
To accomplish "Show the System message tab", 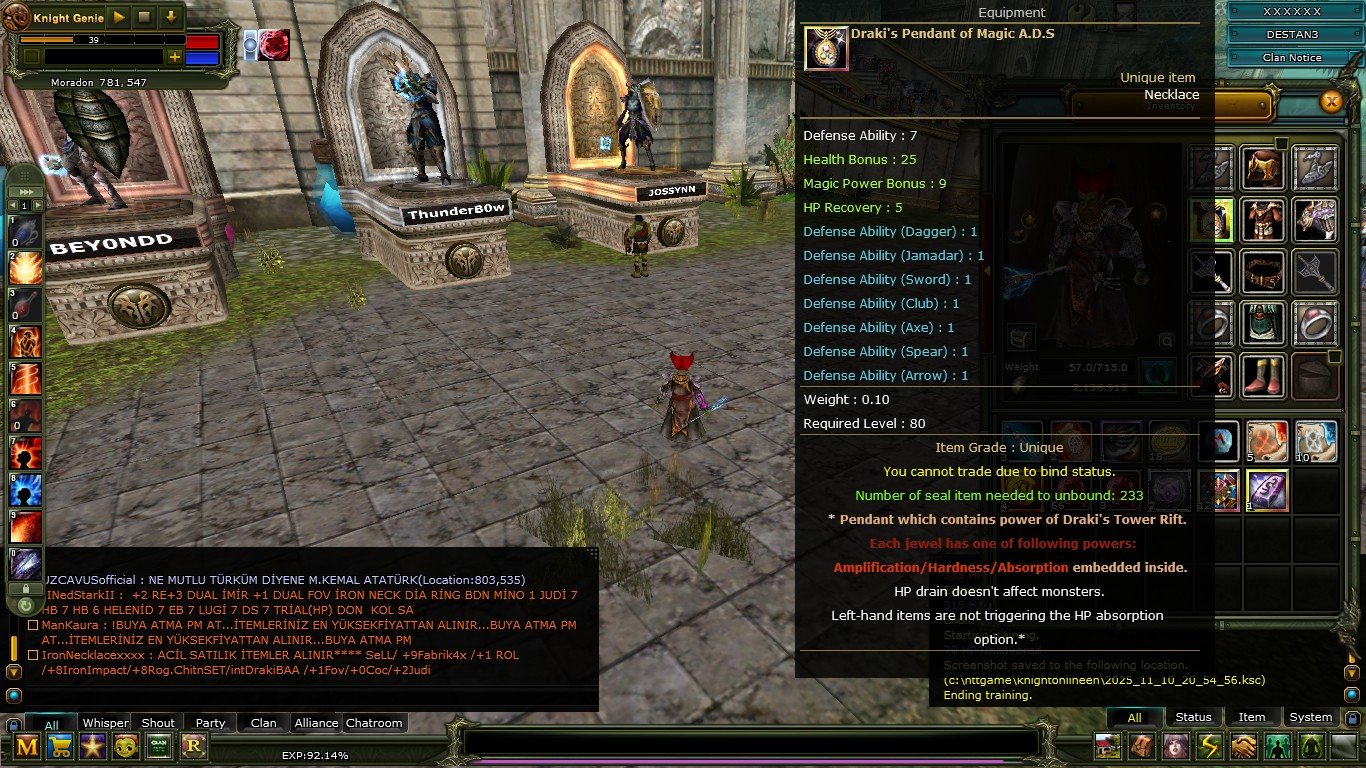I will [1310, 717].
